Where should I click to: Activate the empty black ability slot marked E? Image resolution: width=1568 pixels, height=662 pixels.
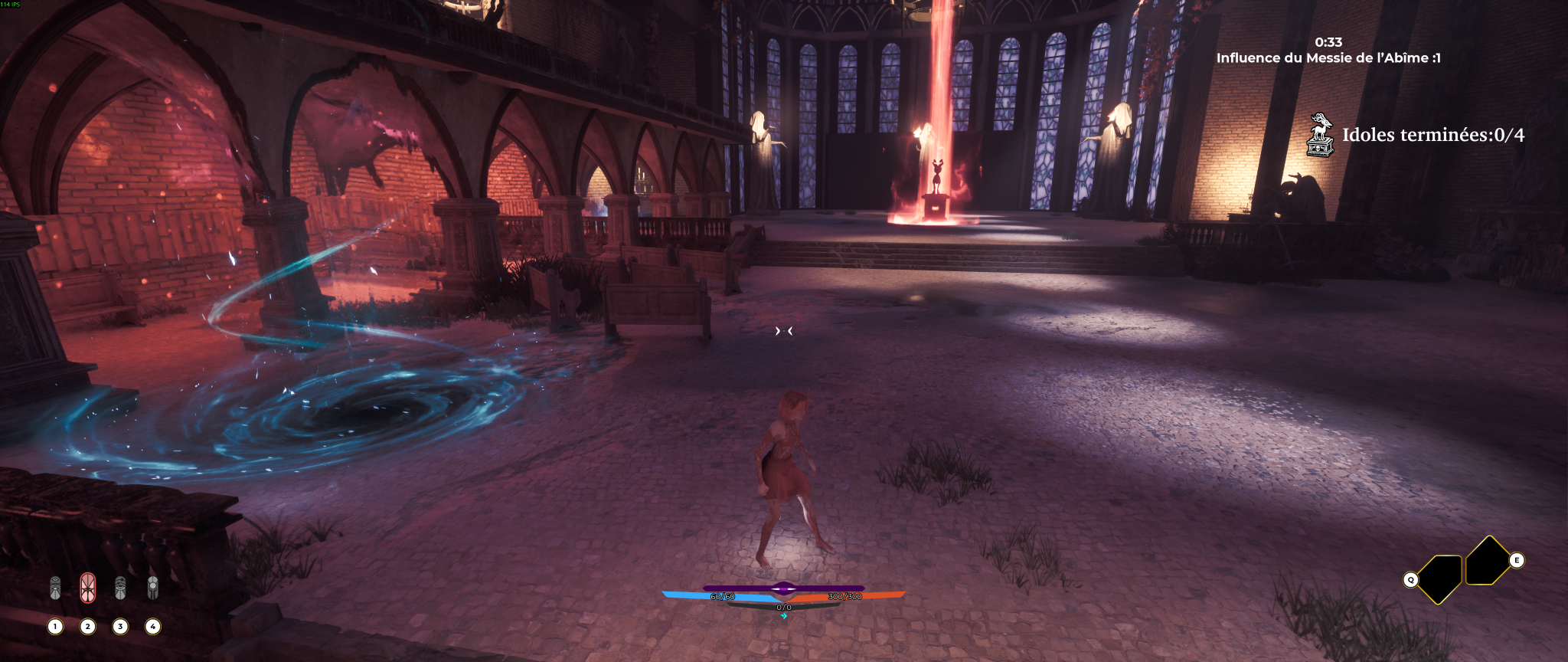pos(1488,560)
